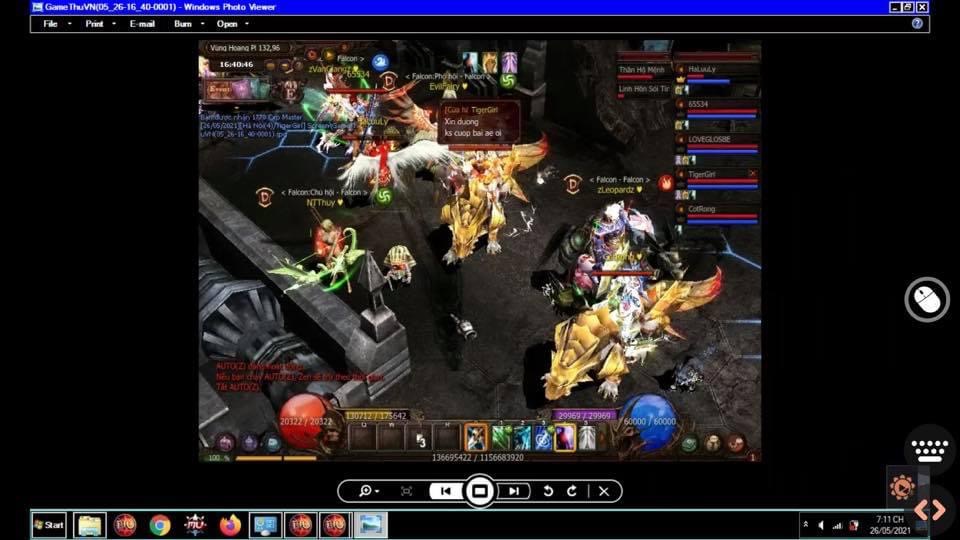This screenshot has height=540, width=960.
Task: Open the teal round menu icon
Action: 271,443
